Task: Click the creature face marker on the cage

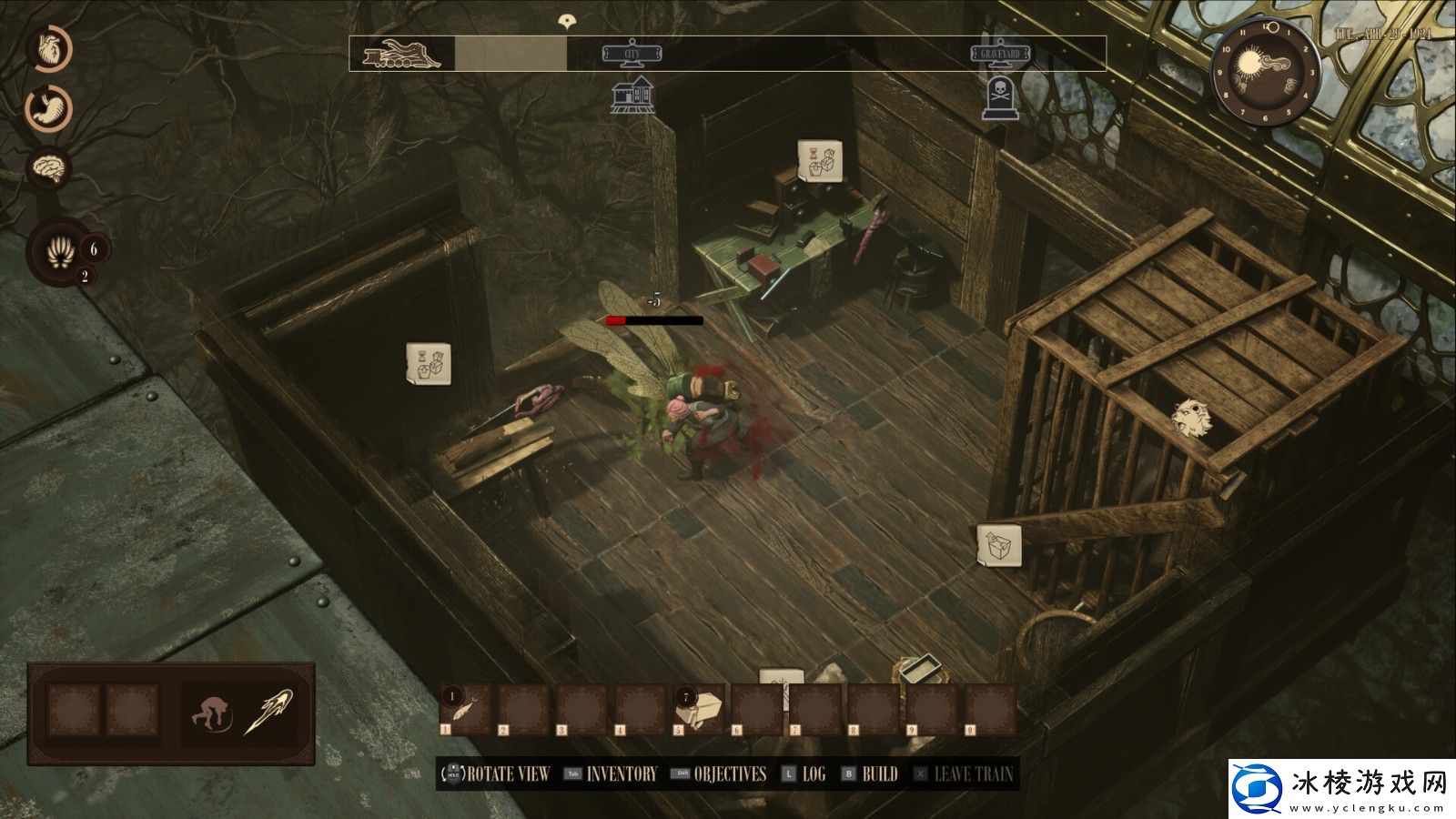Action: coord(1192,418)
